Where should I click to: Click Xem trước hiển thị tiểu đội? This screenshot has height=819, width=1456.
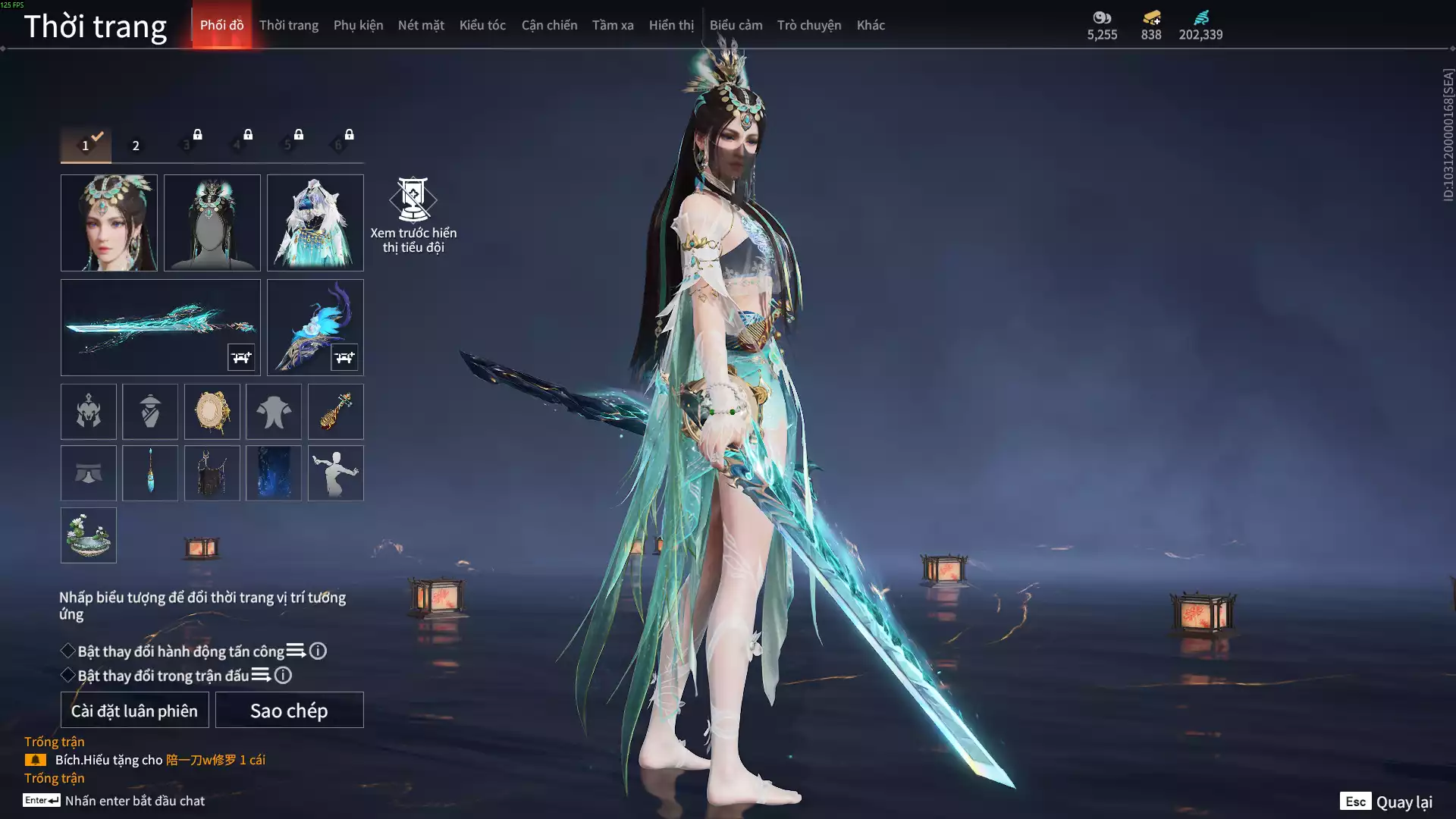pyautogui.click(x=413, y=215)
